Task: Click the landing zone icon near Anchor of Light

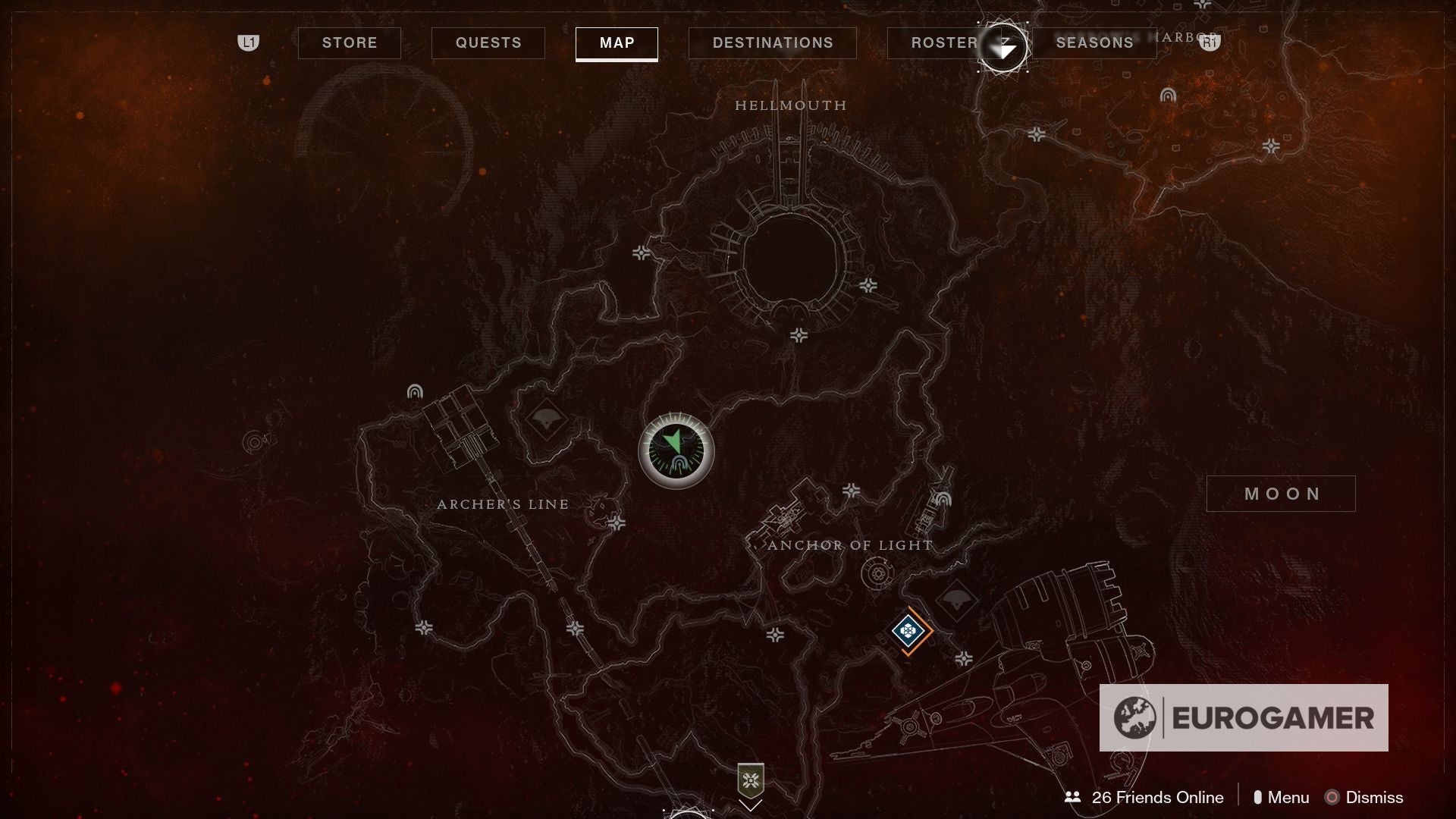Action: point(944,498)
